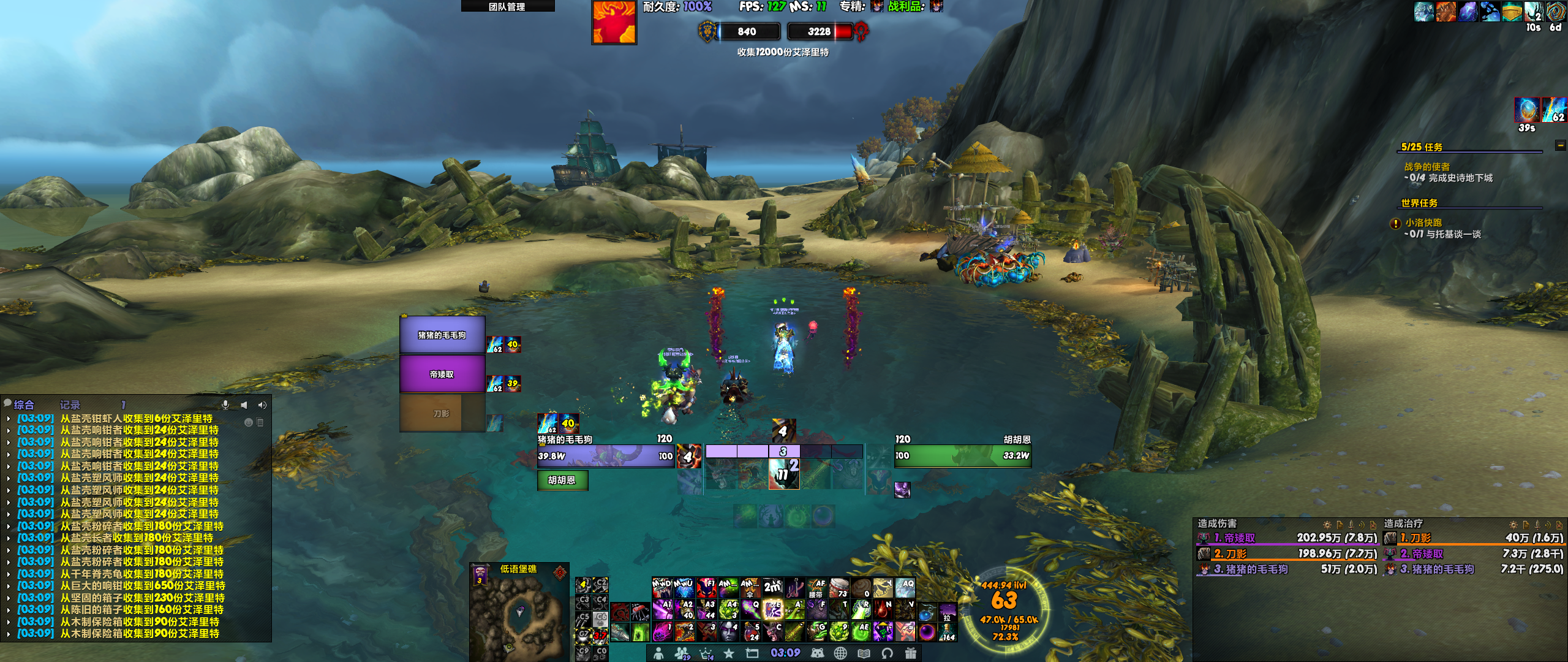Select the character info icon in the micro menu
This screenshot has height=662, width=1568.
click(x=658, y=653)
